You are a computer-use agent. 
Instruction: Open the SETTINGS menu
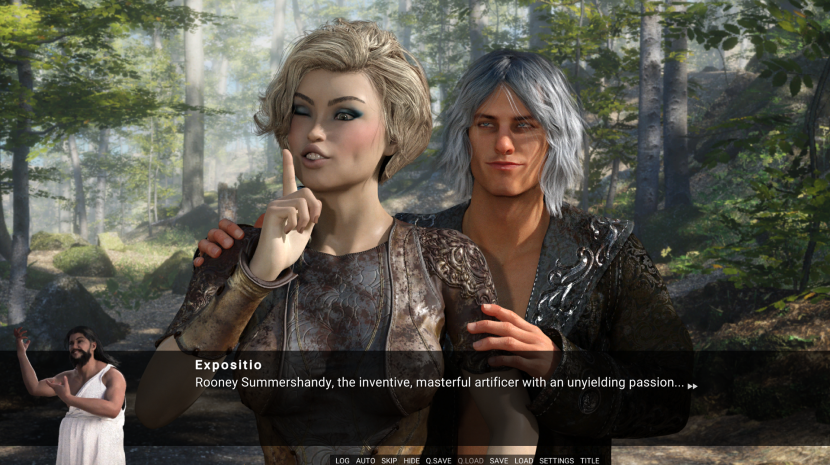[x=557, y=461]
